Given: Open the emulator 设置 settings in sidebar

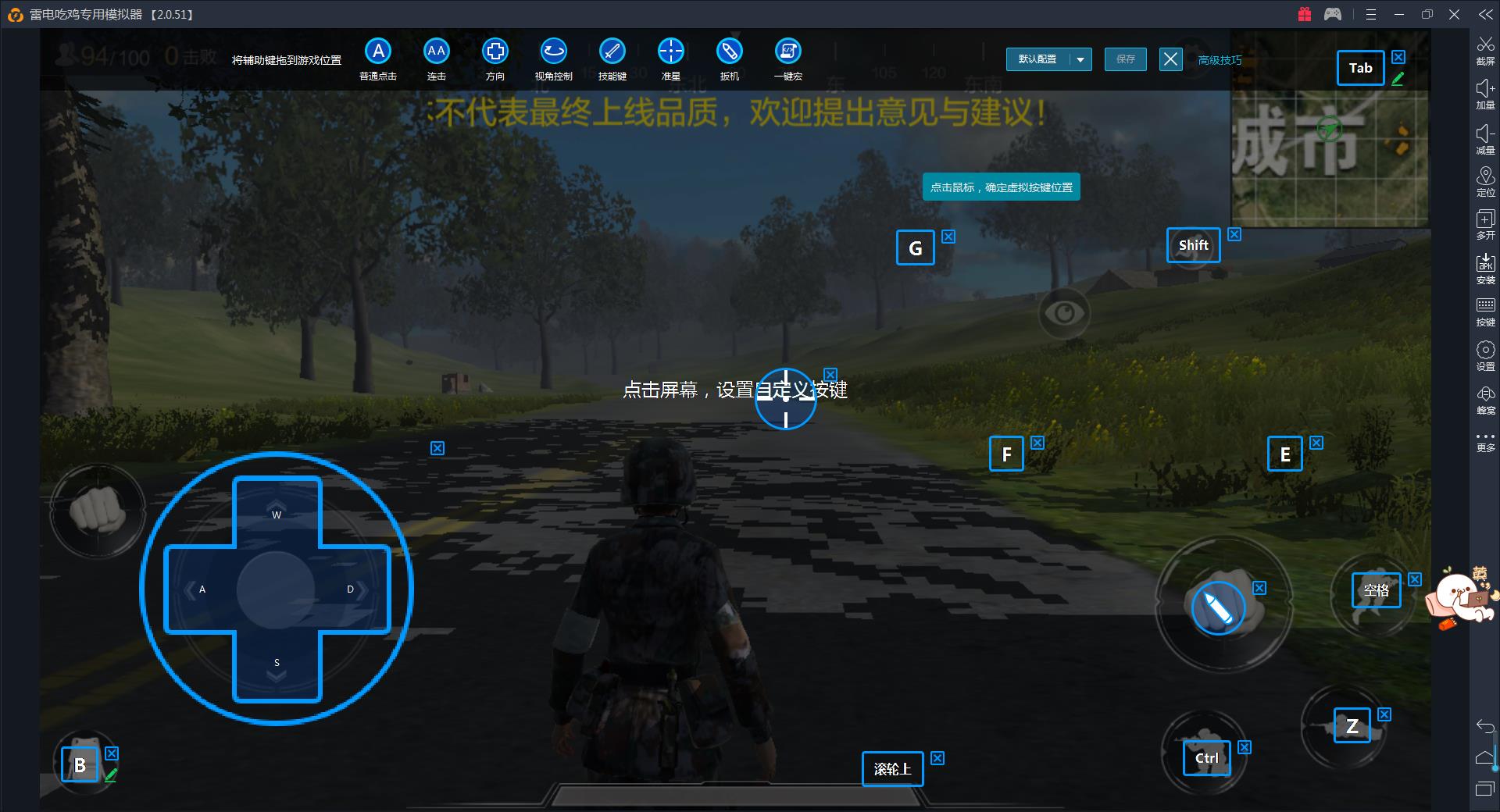Looking at the screenshot, I should 1485,354.
